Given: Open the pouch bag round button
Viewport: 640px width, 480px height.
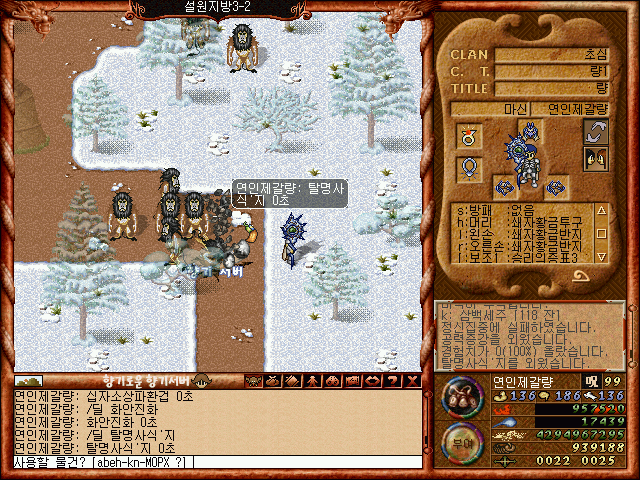Looking at the screenshot, I should (x=461, y=395).
